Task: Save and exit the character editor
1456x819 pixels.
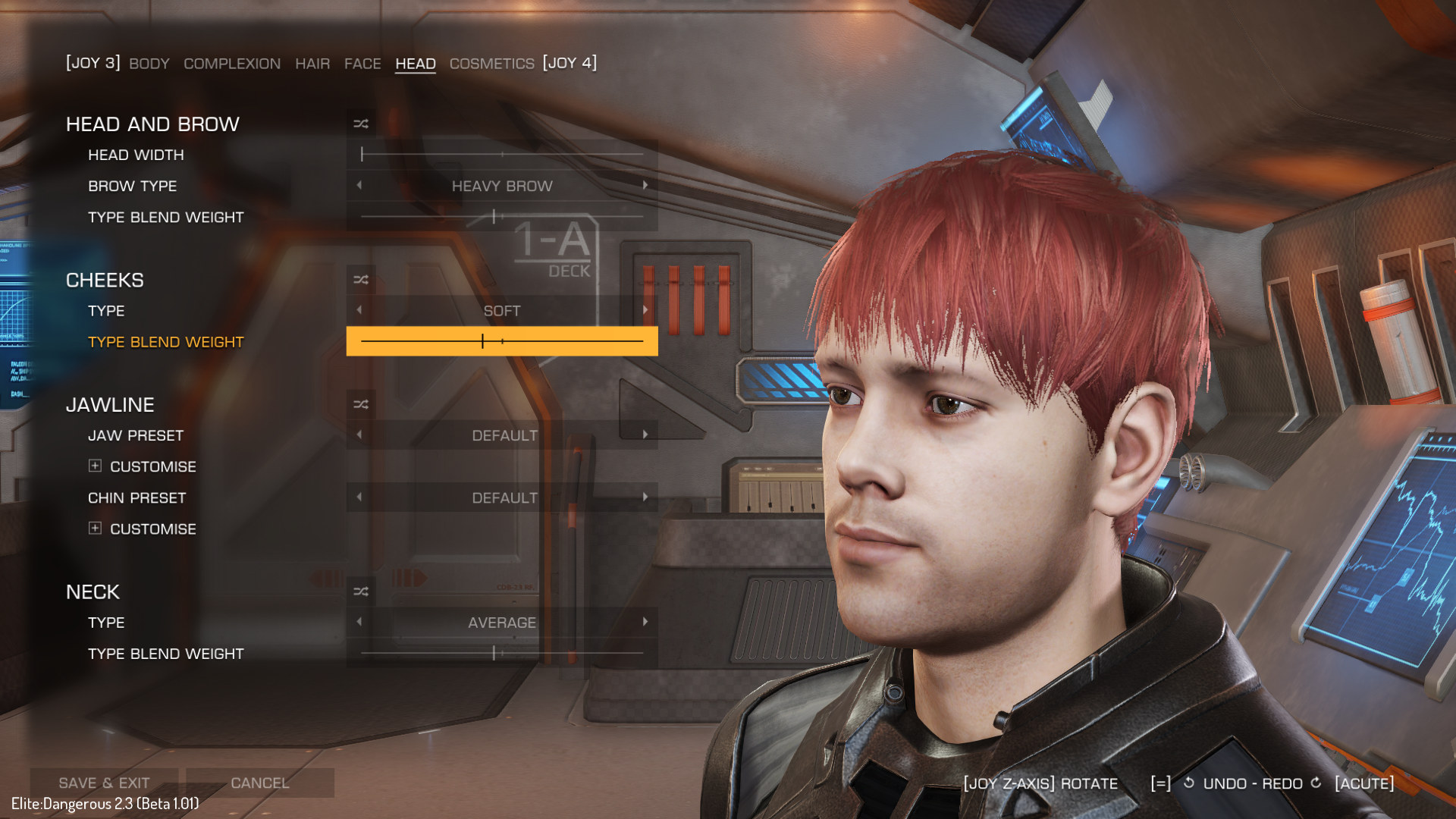Action: point(104,783)
